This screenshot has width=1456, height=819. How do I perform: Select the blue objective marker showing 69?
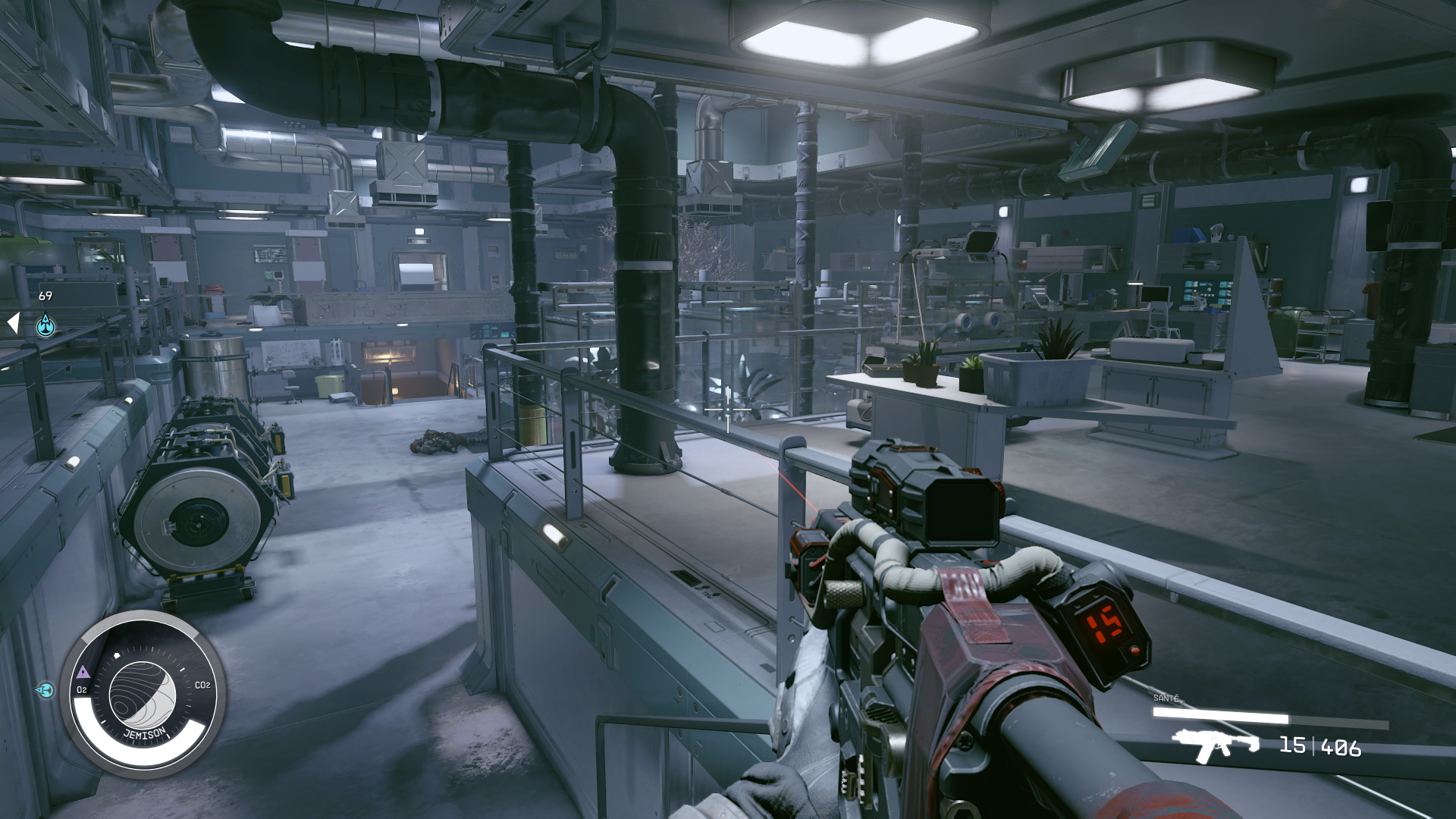coord(45,325)
